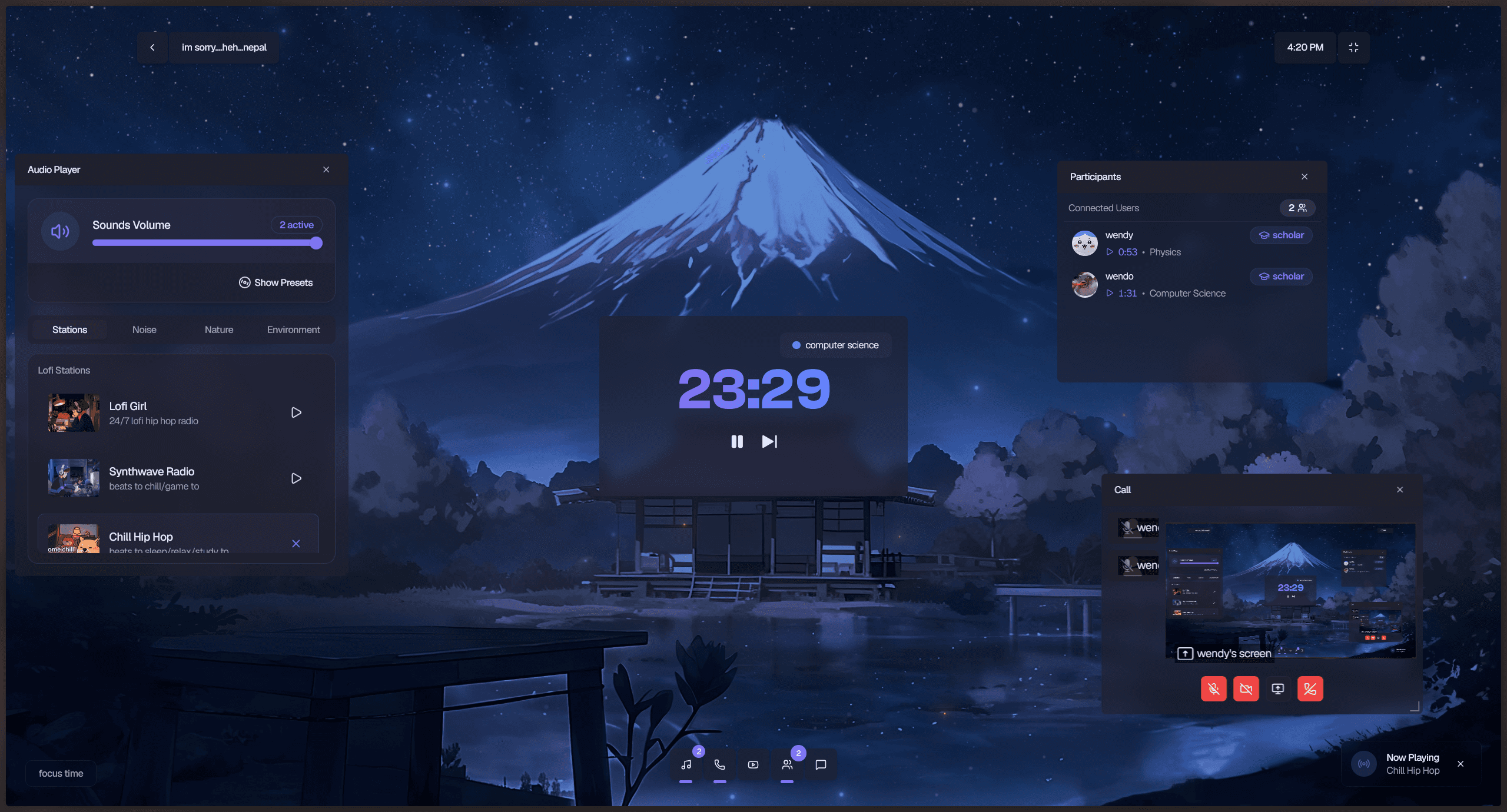Click the back chevron next to the room name
This screenshot has width=1507, height=812.
coord(152,47)
